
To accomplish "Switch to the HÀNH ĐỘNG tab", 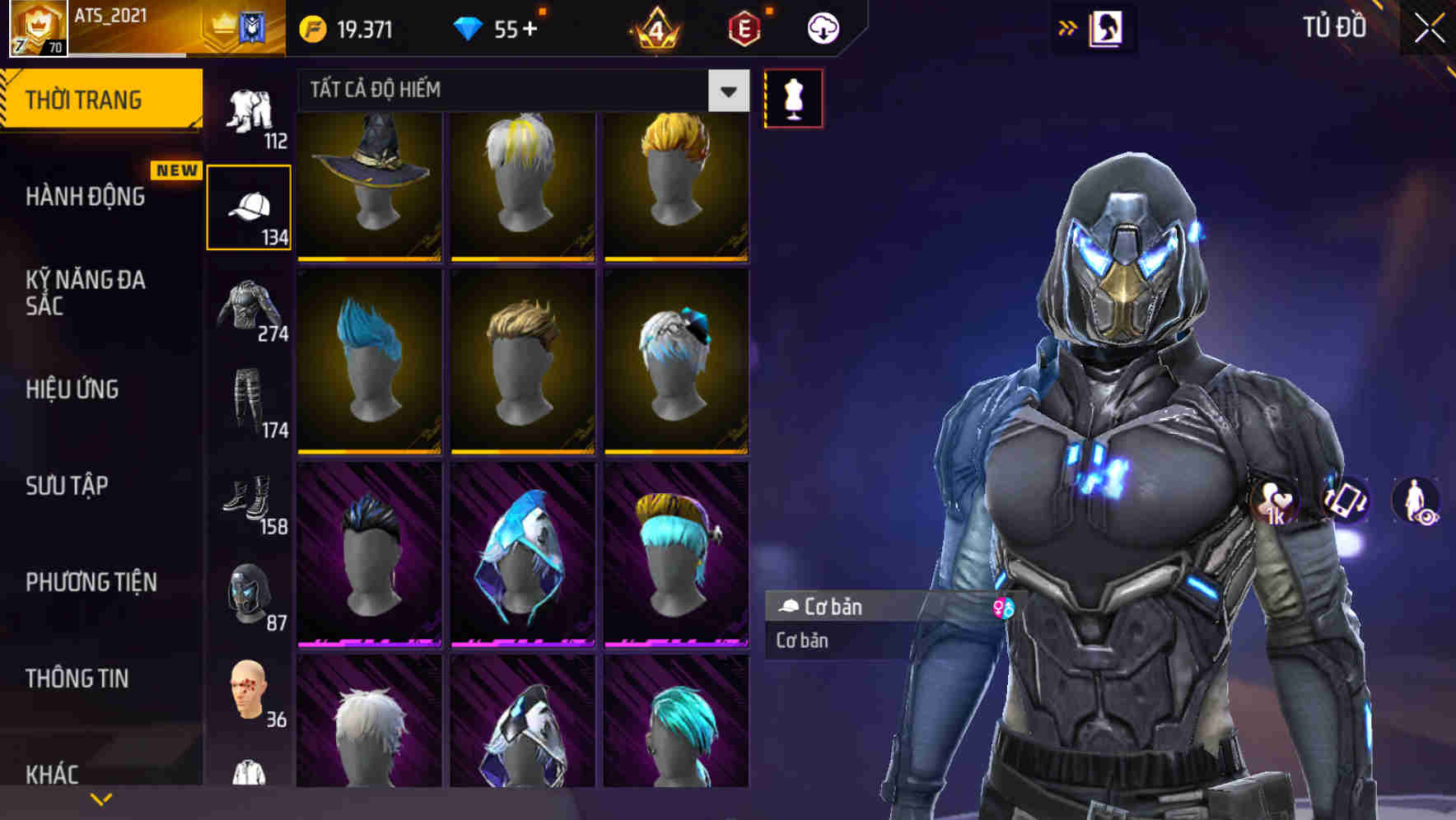I will click(86, 197).
